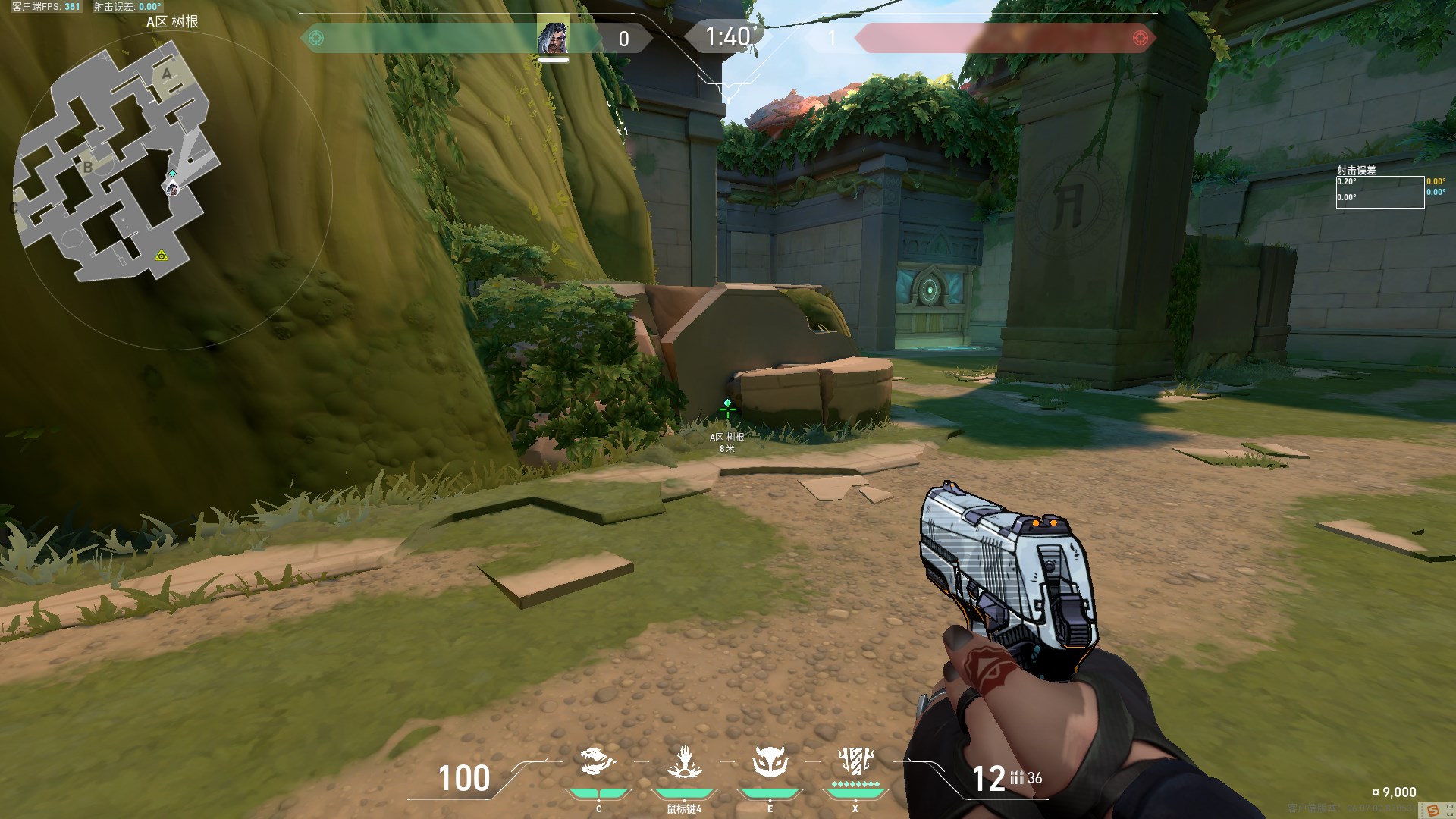Activate the fanged jaws ability icon
Viewport: 1456px width, 819px height.
pos(598,761)
